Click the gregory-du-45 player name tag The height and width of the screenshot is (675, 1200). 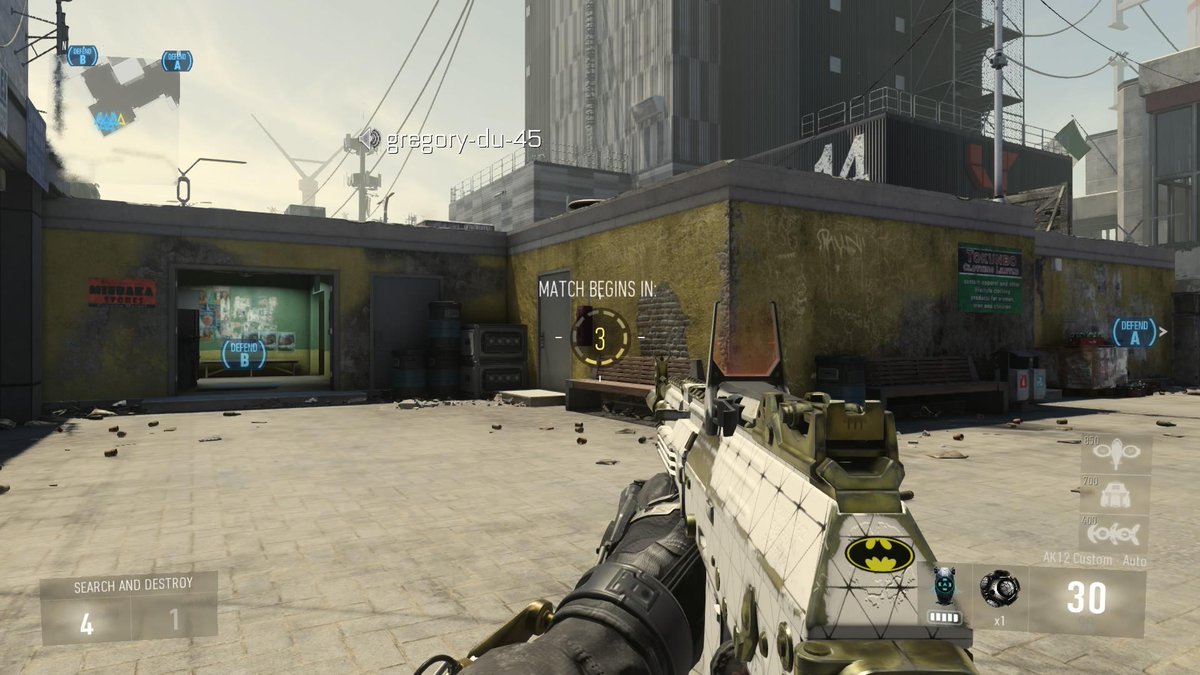click(x=463, y=140)
